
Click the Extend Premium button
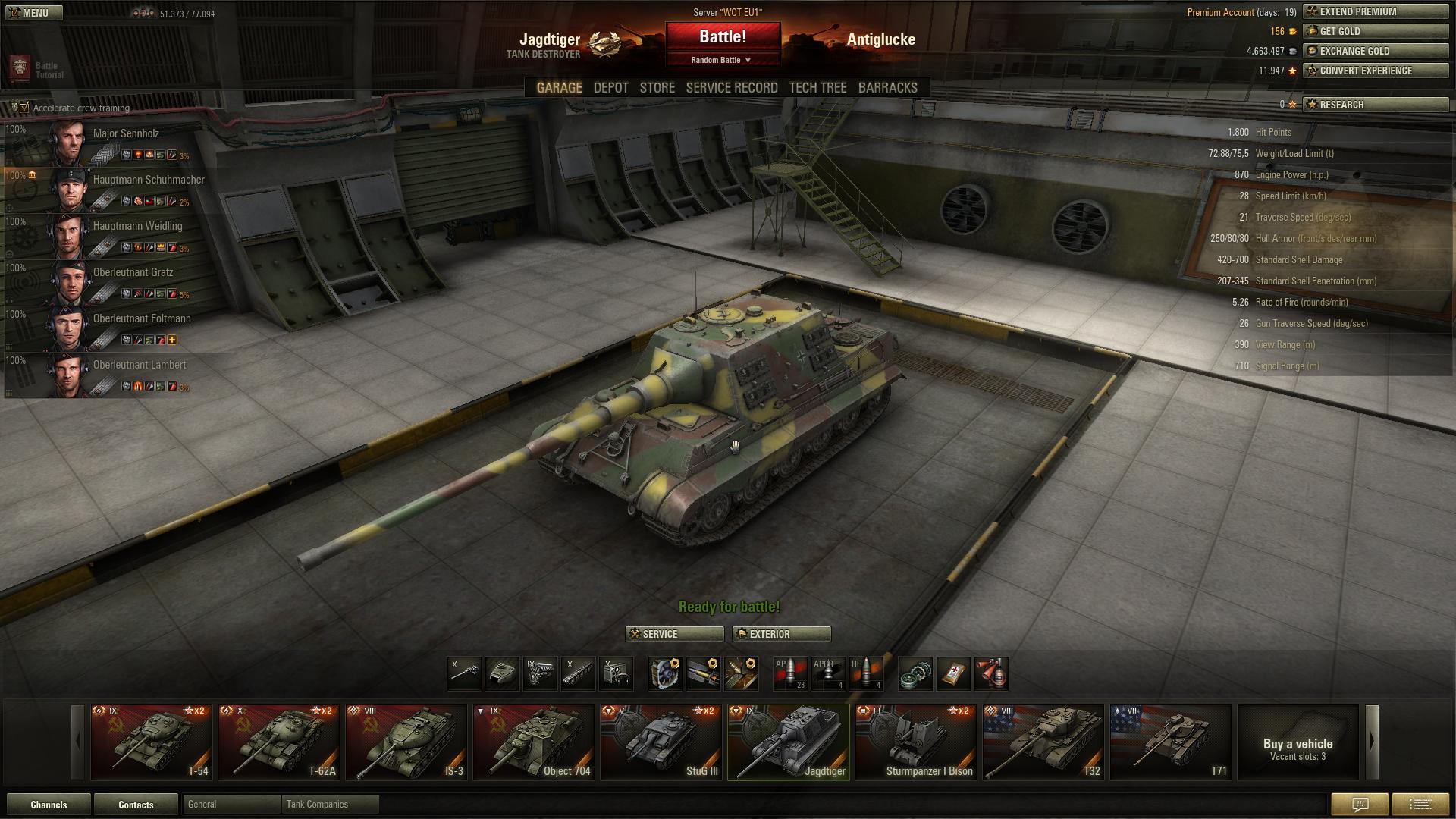tap(1375, 11)
